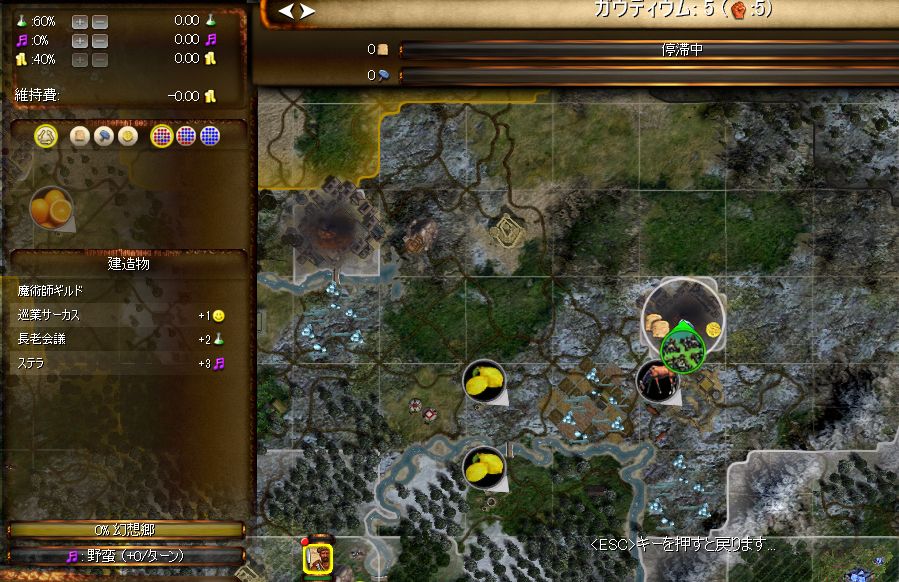The height and width of the screenshot is (582, 899).
Task: Decrease the research rate with the minus button
Action: click(x=99, y=21)
